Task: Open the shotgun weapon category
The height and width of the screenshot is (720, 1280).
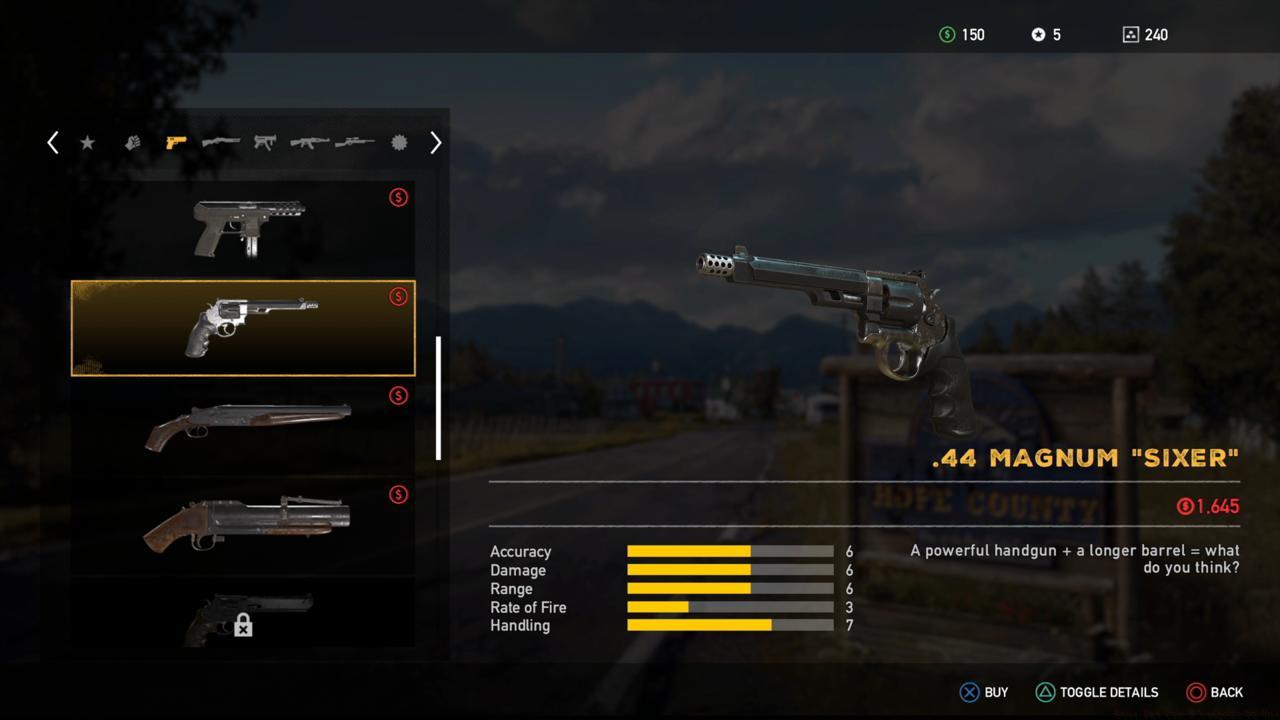Action: [x=220, y=142]
